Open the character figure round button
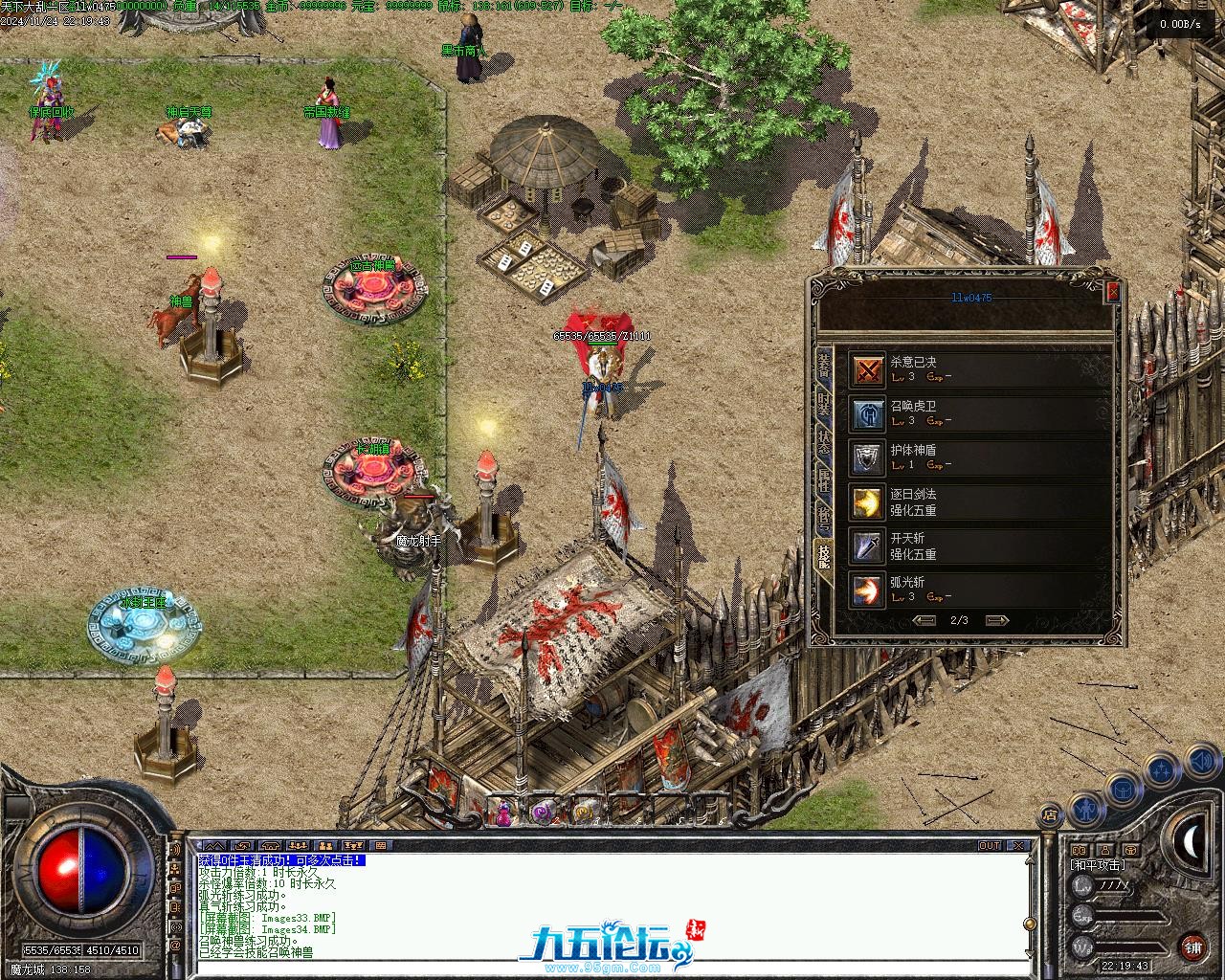The height and width of the screenshot is (980, 1225). [x=1085, y=810]
